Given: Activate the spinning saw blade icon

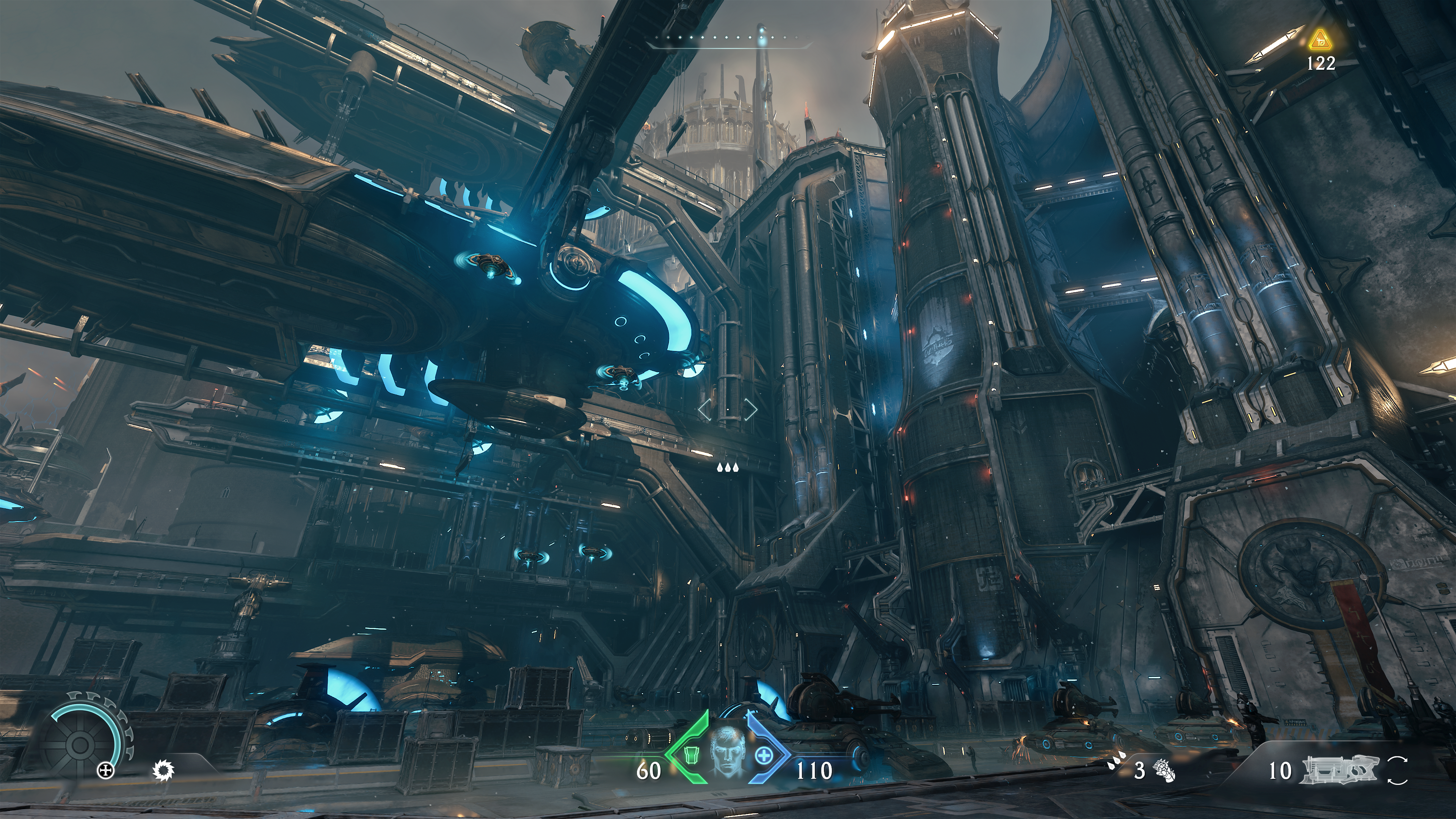Looking at the screenshot, I should click(164, 770).
